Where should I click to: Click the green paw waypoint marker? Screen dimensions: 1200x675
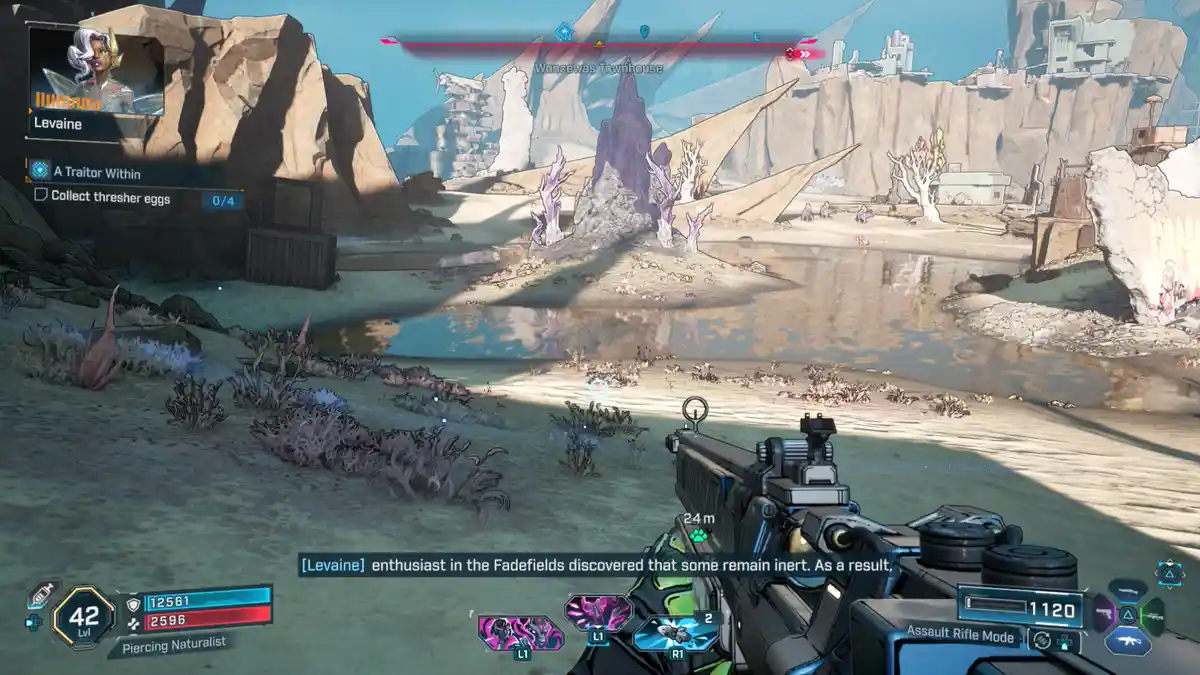(x=697, y=536)
